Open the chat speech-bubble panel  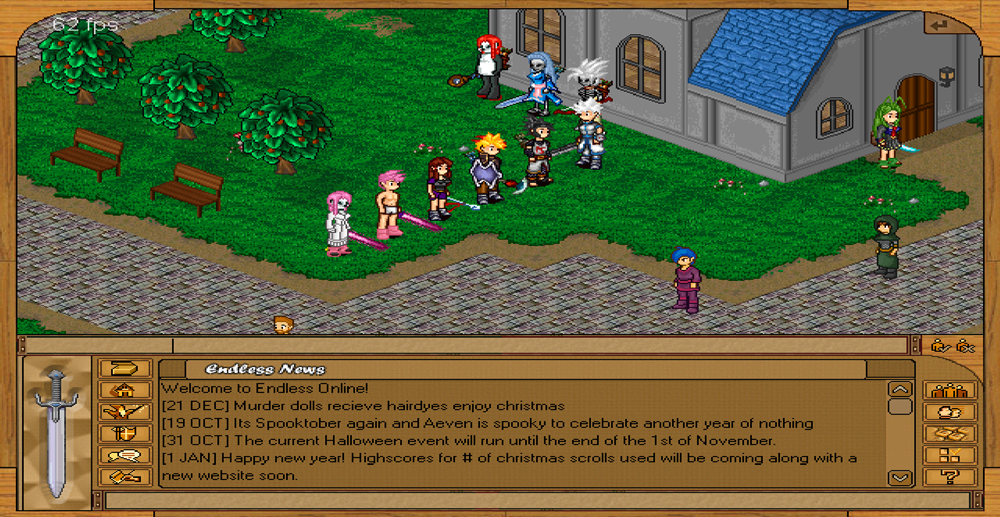(125, 455)
